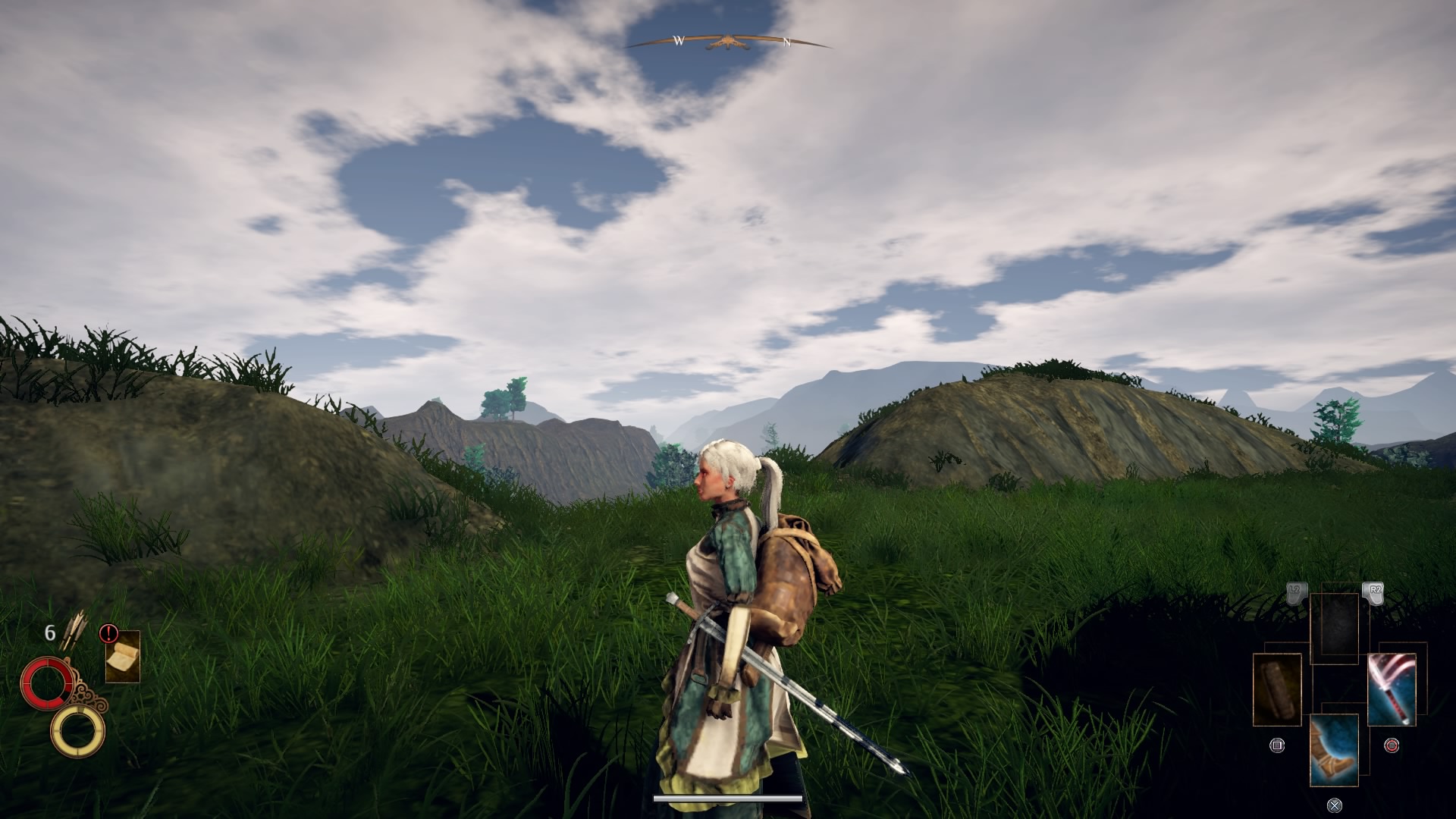1456x819 pixels.
Task: Click the yellow stamina ring gauge
Action: click(77, 732)
